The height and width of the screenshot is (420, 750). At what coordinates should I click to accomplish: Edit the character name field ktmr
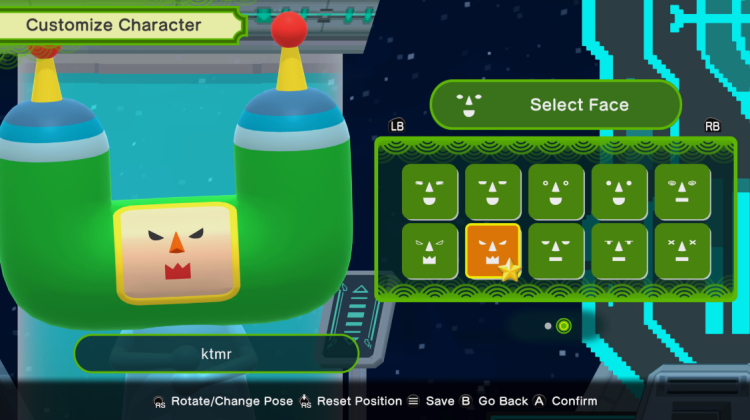[x=216, y=354]
